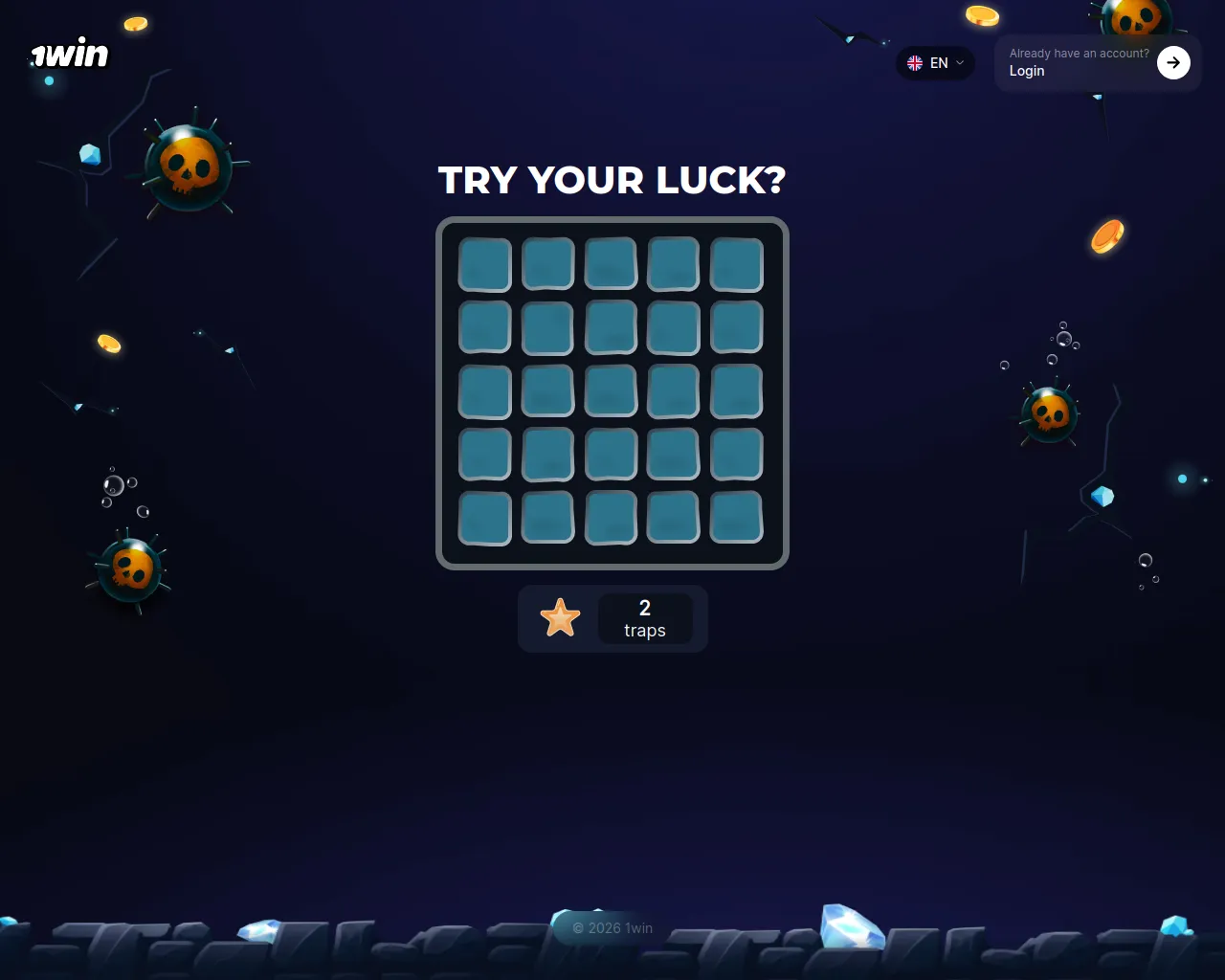
Task: Click the white arrow icon beside Login
Action: click(x=1173, y=62)
